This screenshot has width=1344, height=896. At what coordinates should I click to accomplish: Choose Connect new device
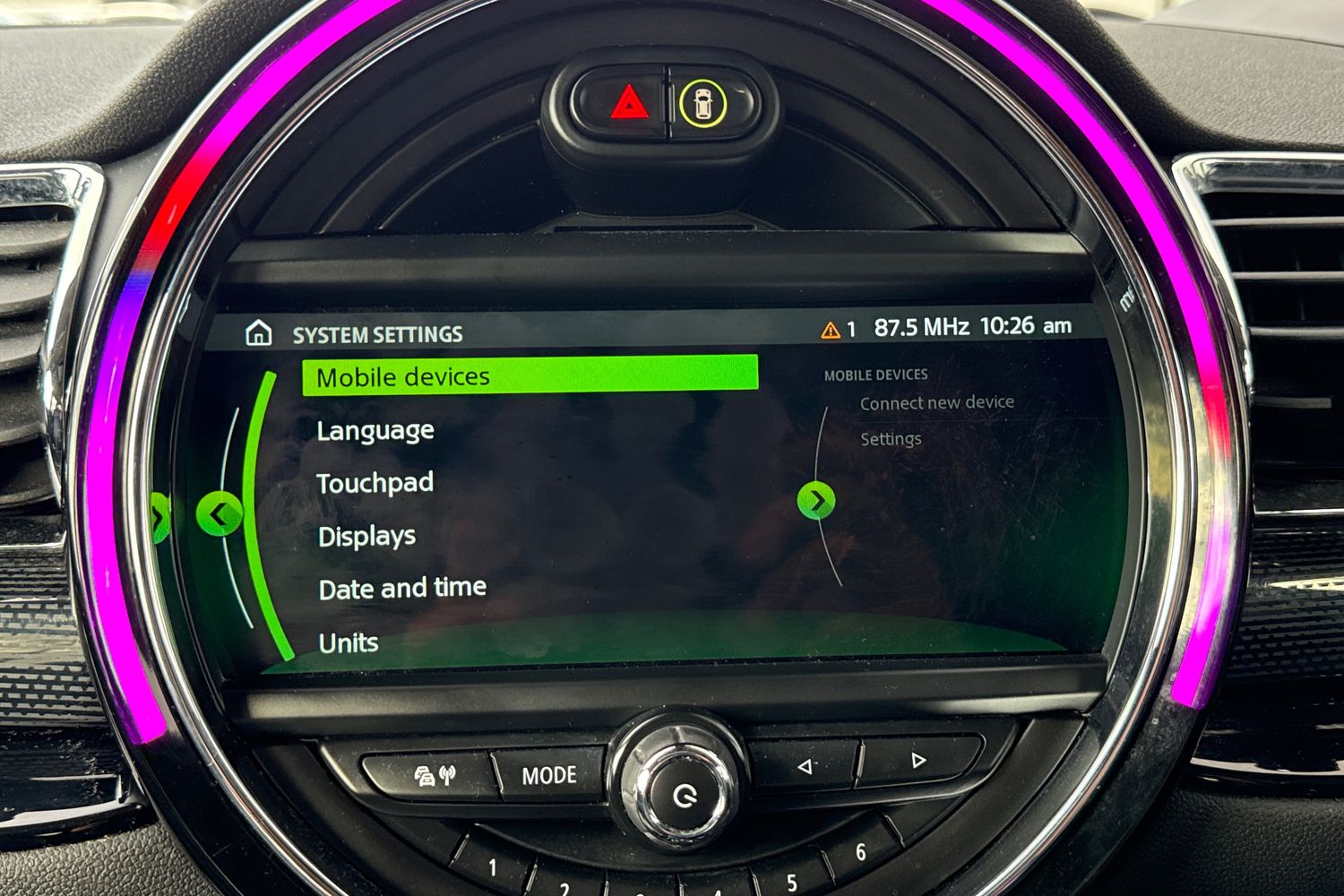pos(937,402)
